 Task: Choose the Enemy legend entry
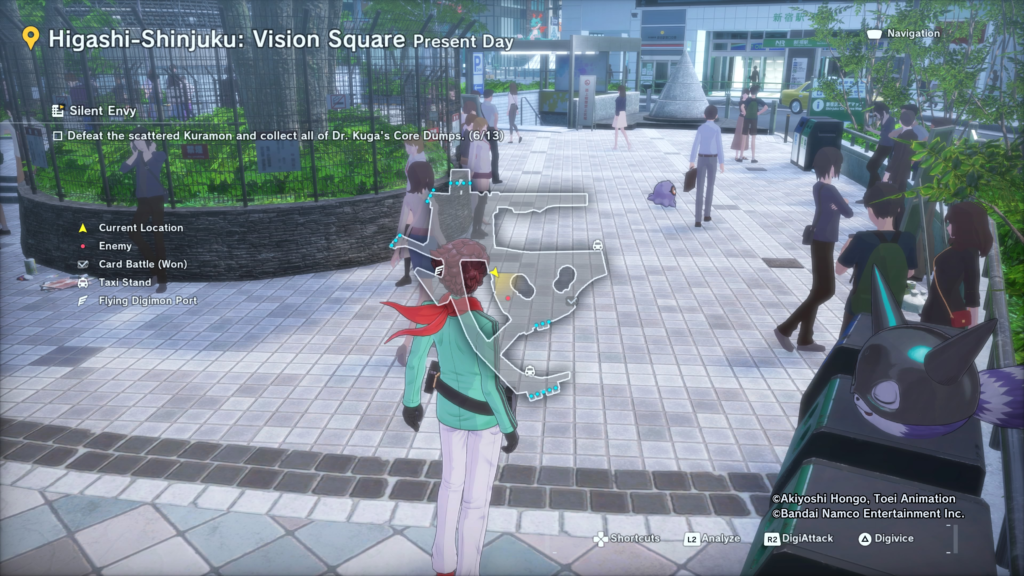point(115,246)
